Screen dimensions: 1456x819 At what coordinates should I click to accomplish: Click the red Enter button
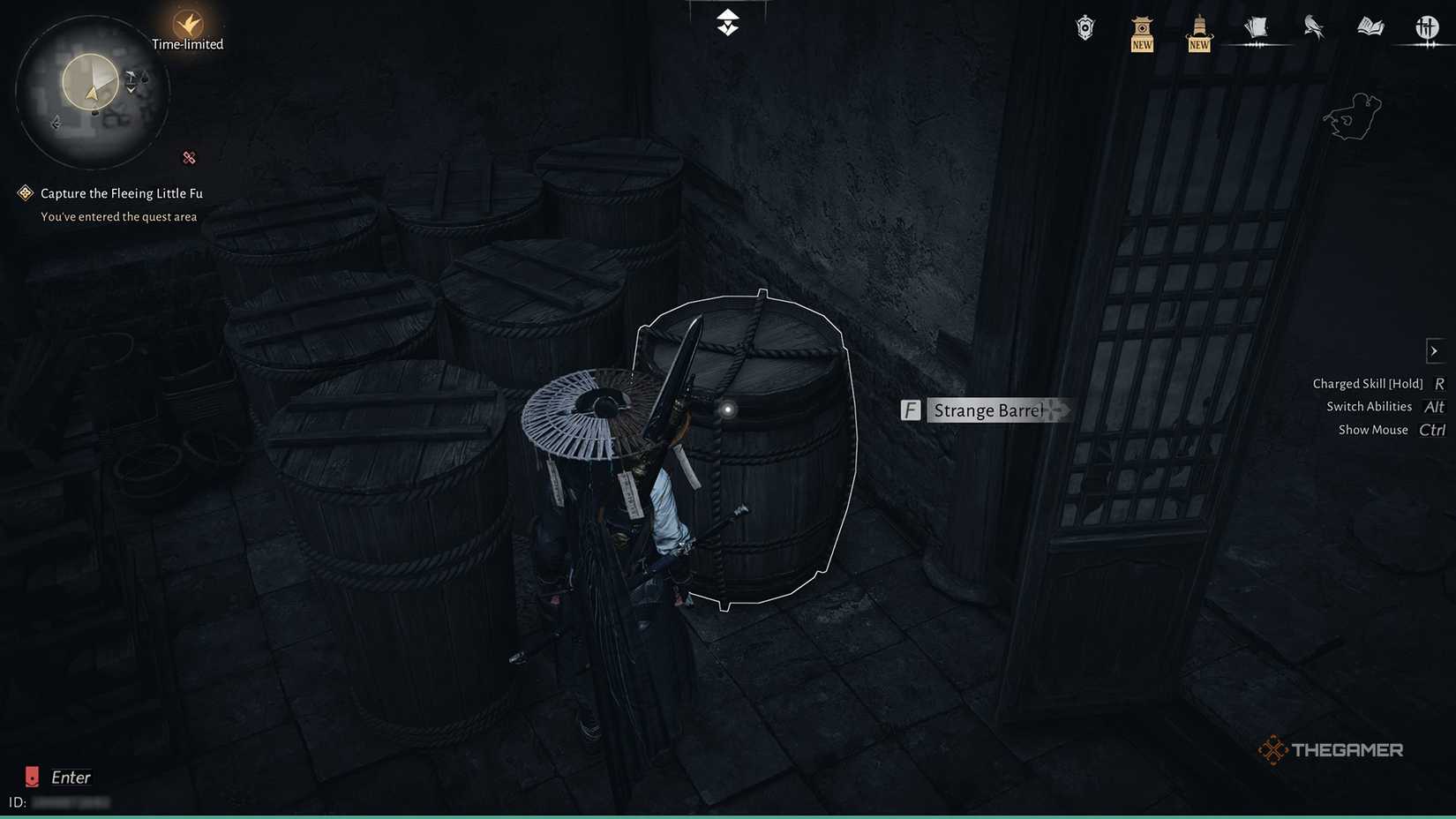point(33,777)
